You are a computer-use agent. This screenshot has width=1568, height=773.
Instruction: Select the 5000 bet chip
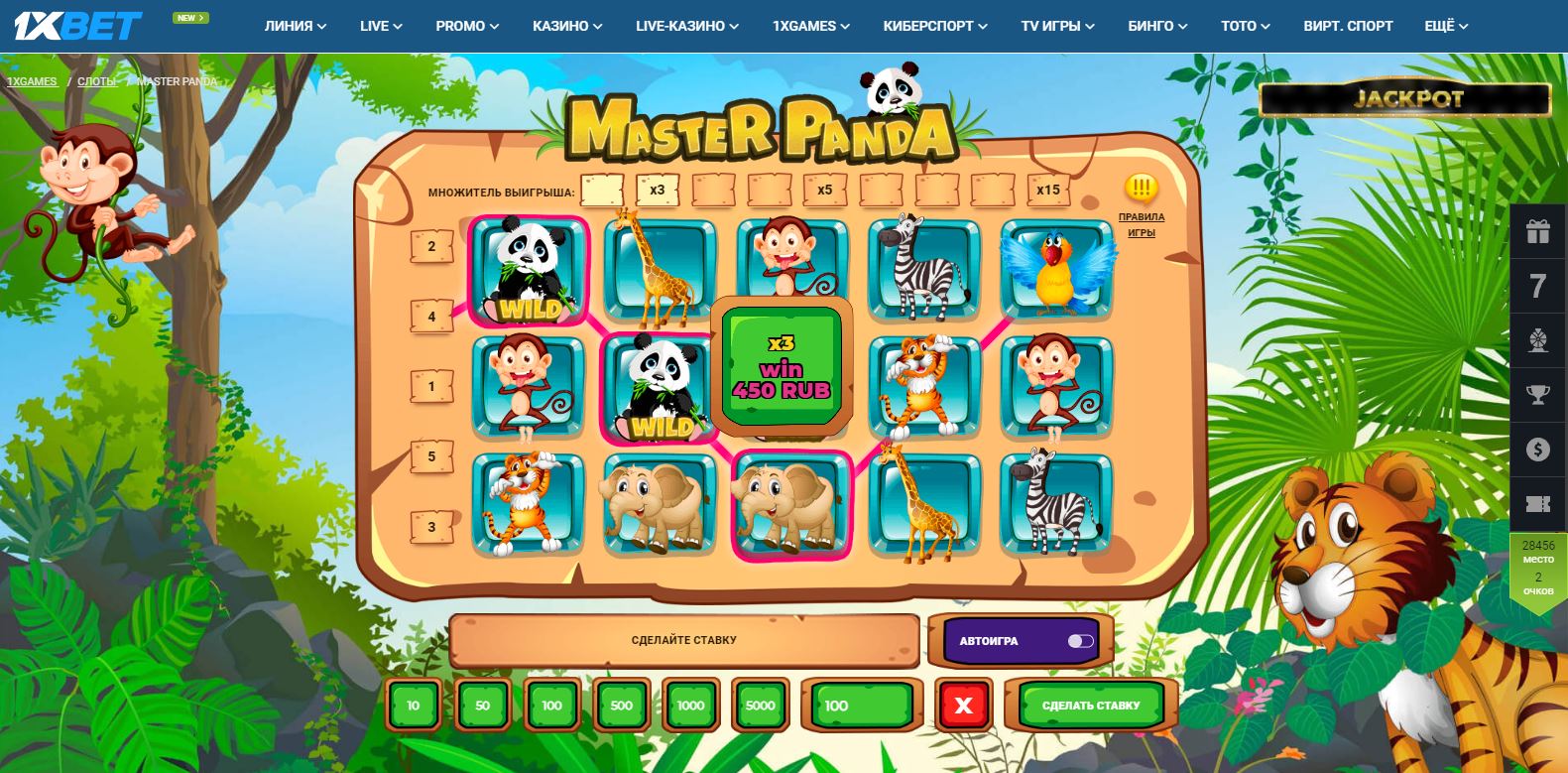760,706
